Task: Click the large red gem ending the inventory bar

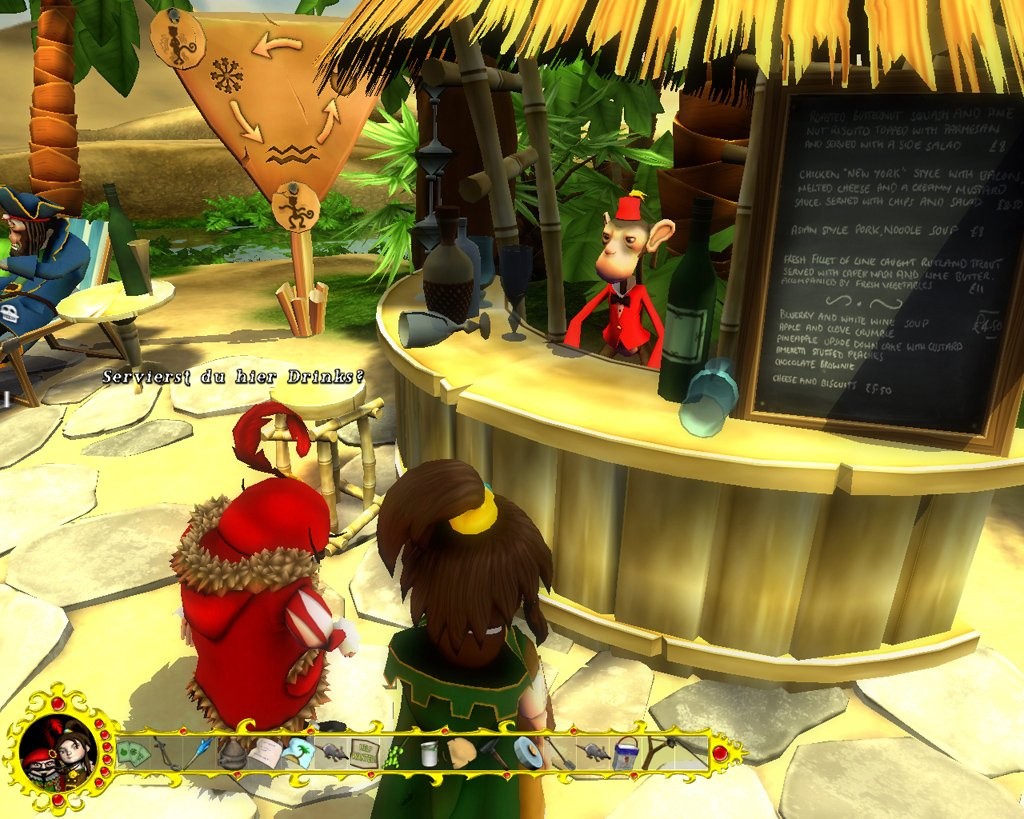Action: point(720,753)
